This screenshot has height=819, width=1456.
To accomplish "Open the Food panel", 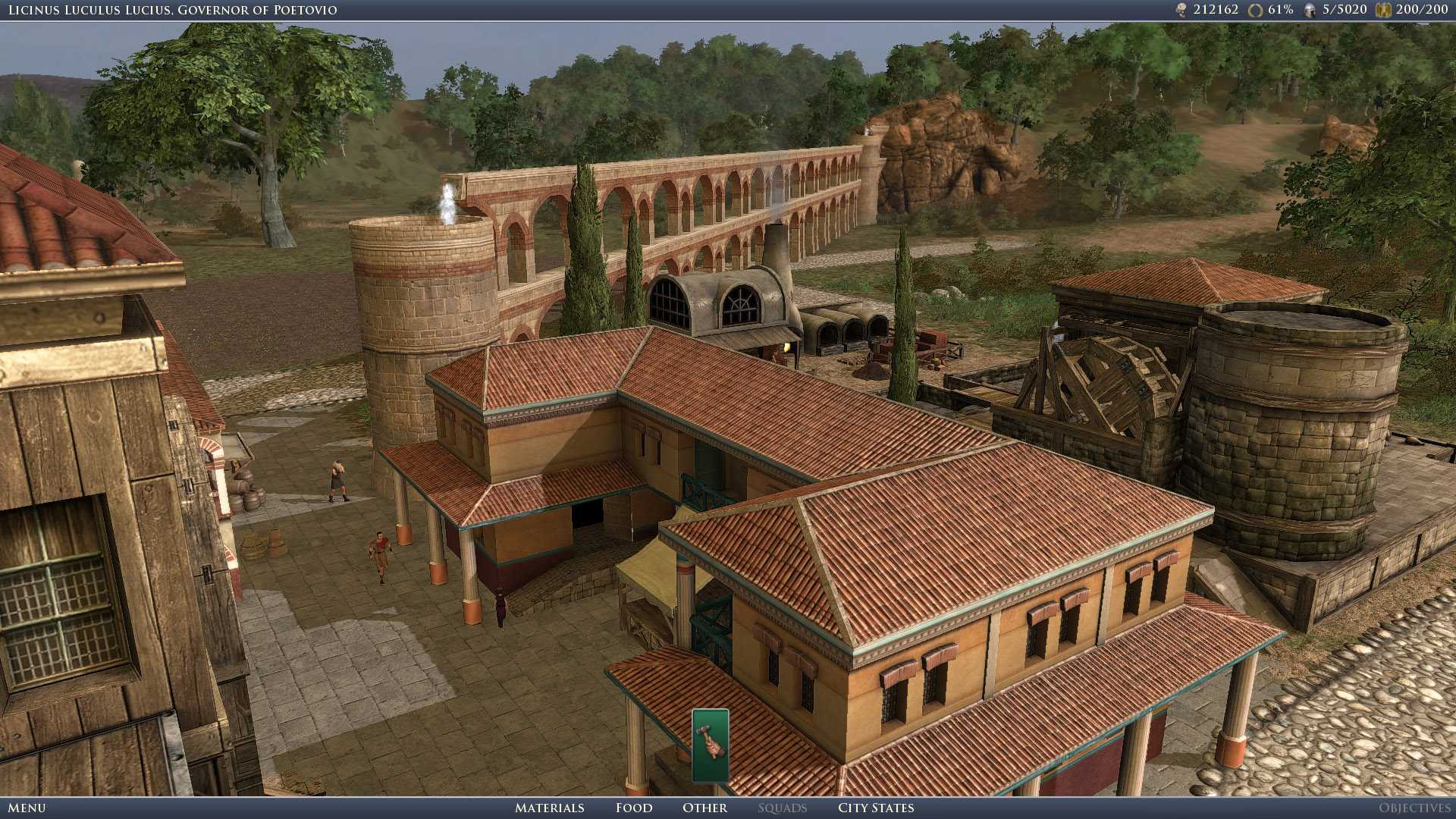I will coord(634,808).
